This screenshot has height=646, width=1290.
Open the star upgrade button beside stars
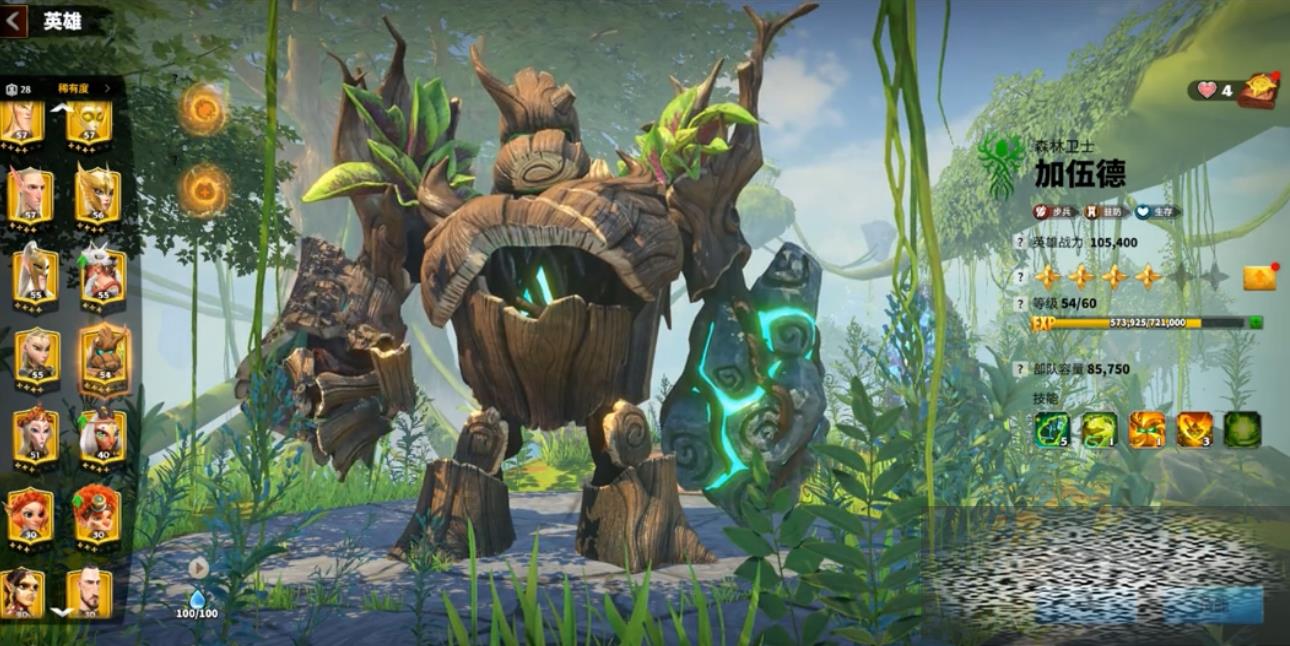[x=1260, y=278]
